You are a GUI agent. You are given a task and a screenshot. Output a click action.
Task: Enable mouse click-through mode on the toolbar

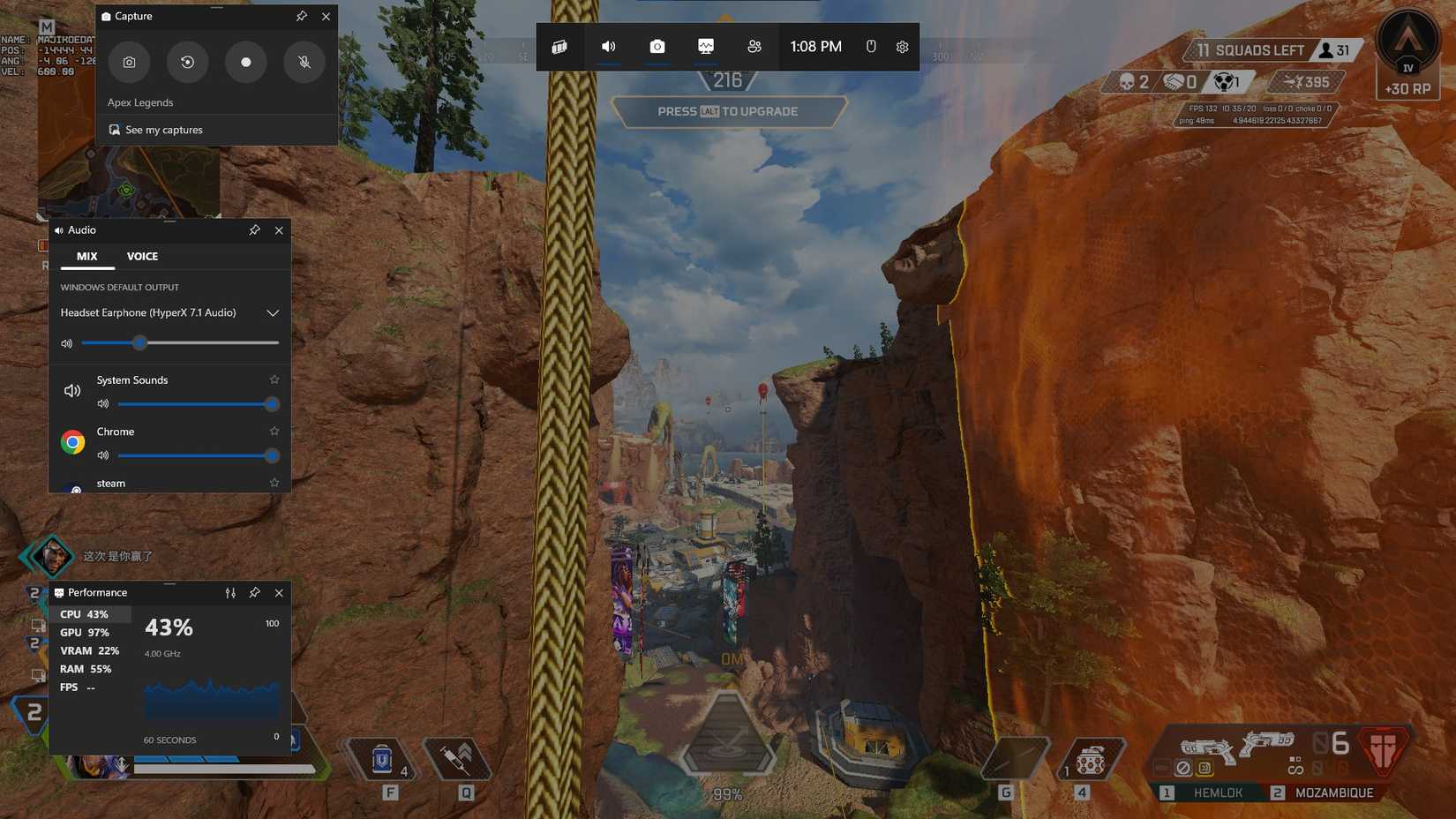[x=872, y=46]
